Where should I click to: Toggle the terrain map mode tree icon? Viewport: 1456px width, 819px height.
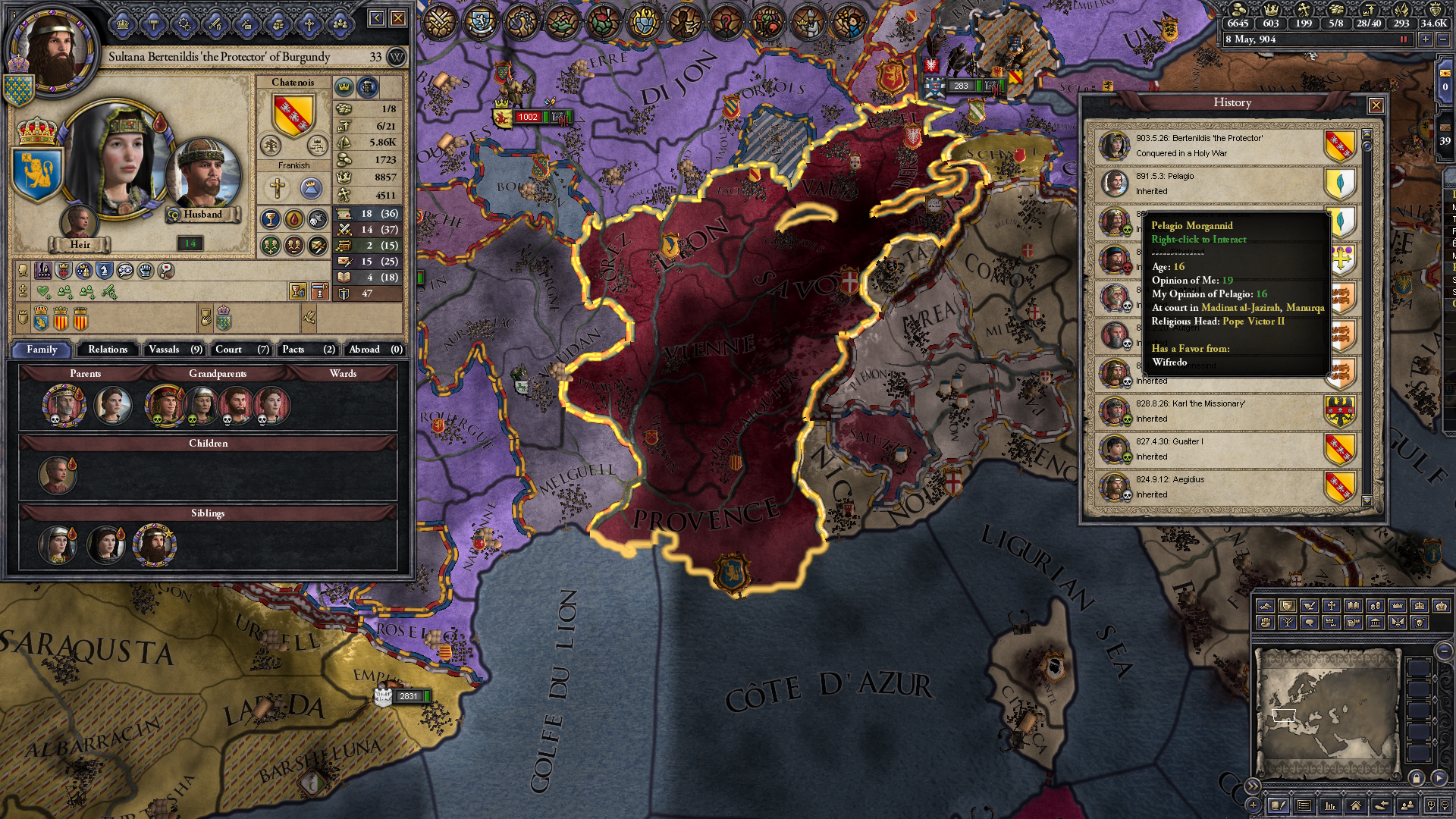click(x=1288, y=623)
